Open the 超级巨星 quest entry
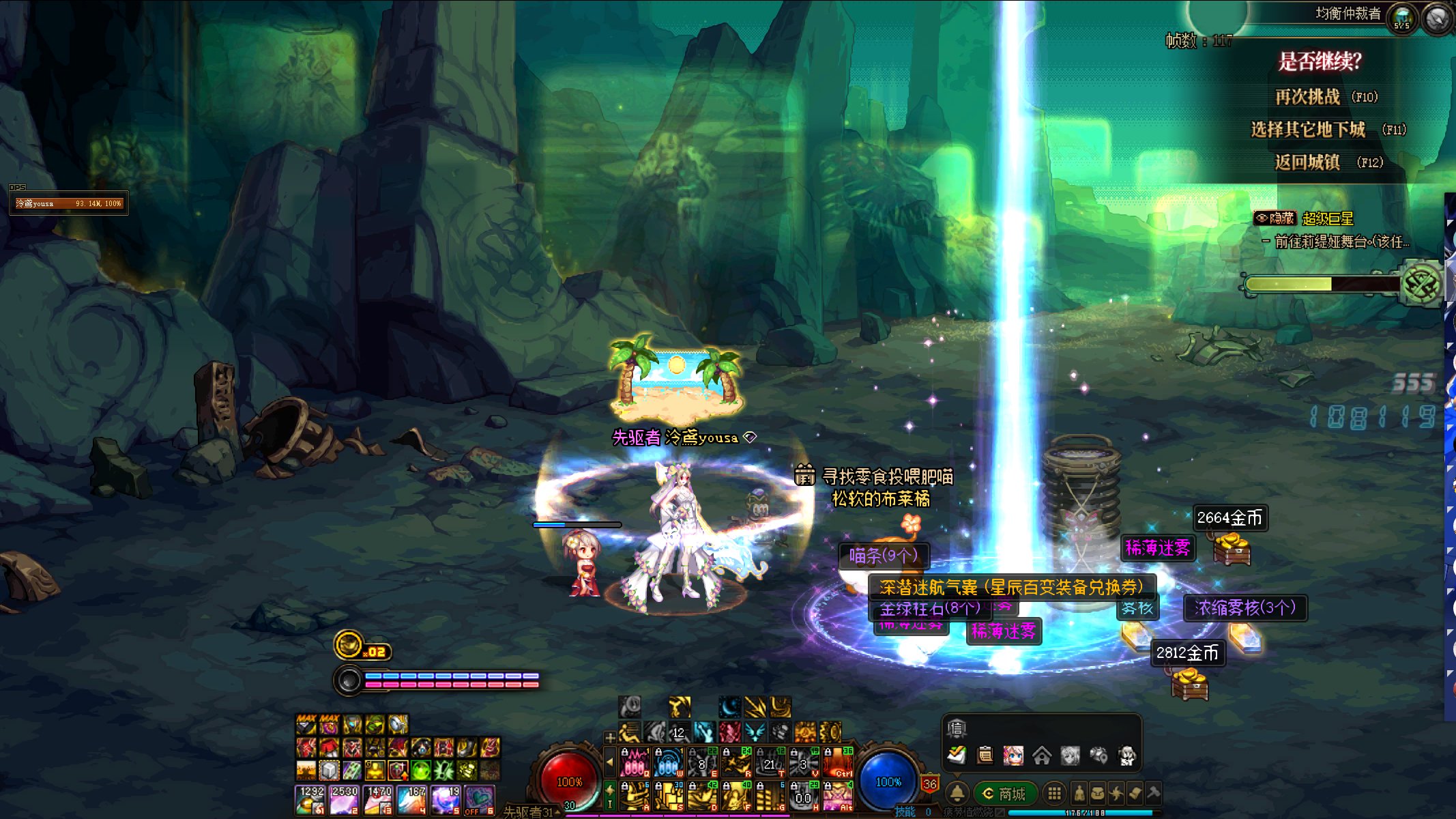1456x819 pixels. (1328, 218)
